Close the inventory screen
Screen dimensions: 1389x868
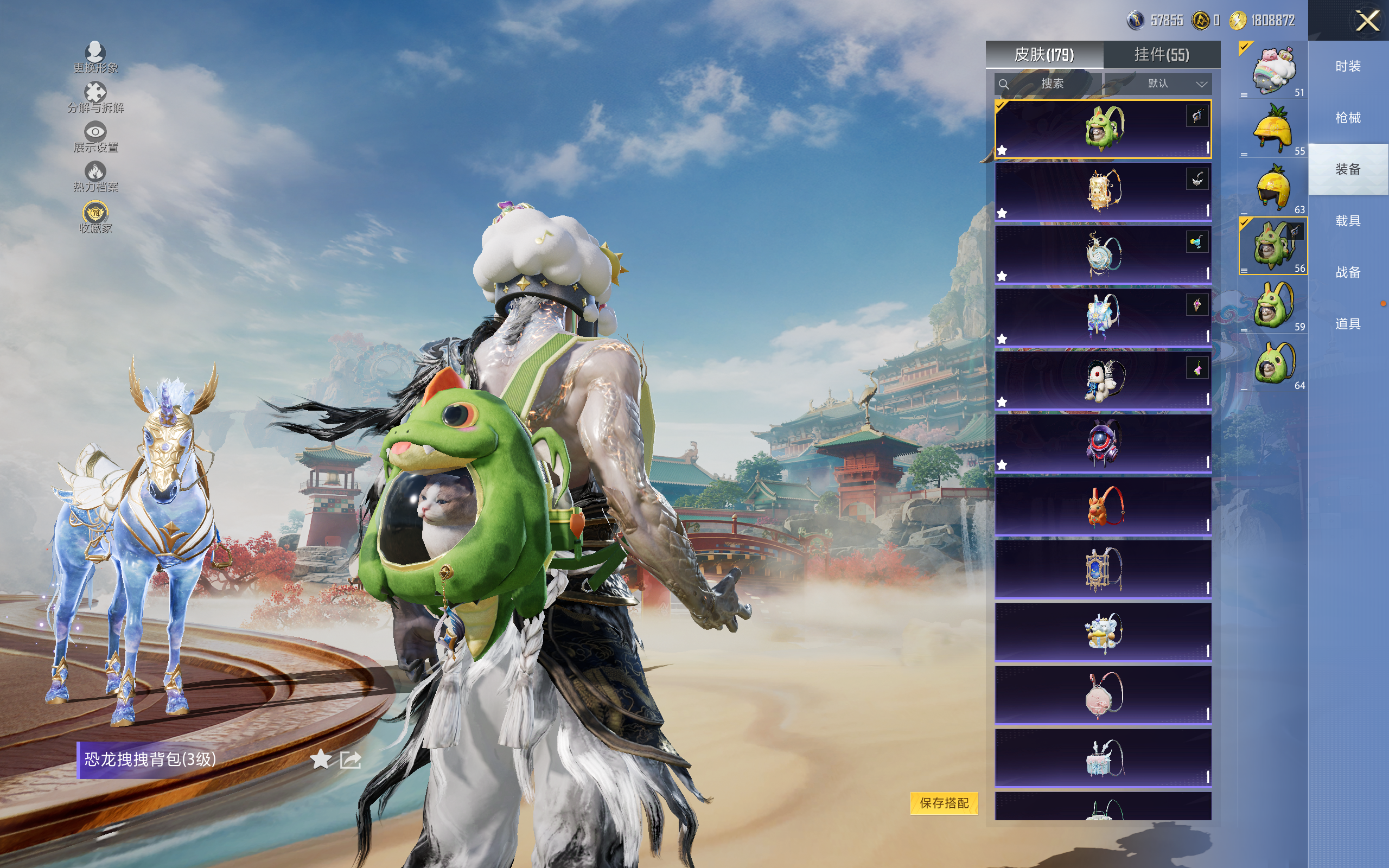[1367, 21]
